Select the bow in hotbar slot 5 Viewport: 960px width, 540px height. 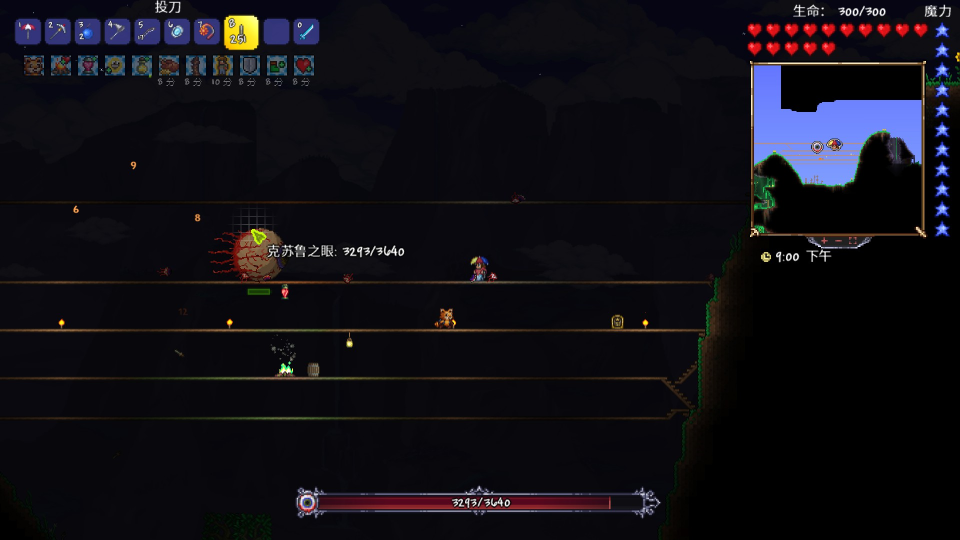click(147, 32)
